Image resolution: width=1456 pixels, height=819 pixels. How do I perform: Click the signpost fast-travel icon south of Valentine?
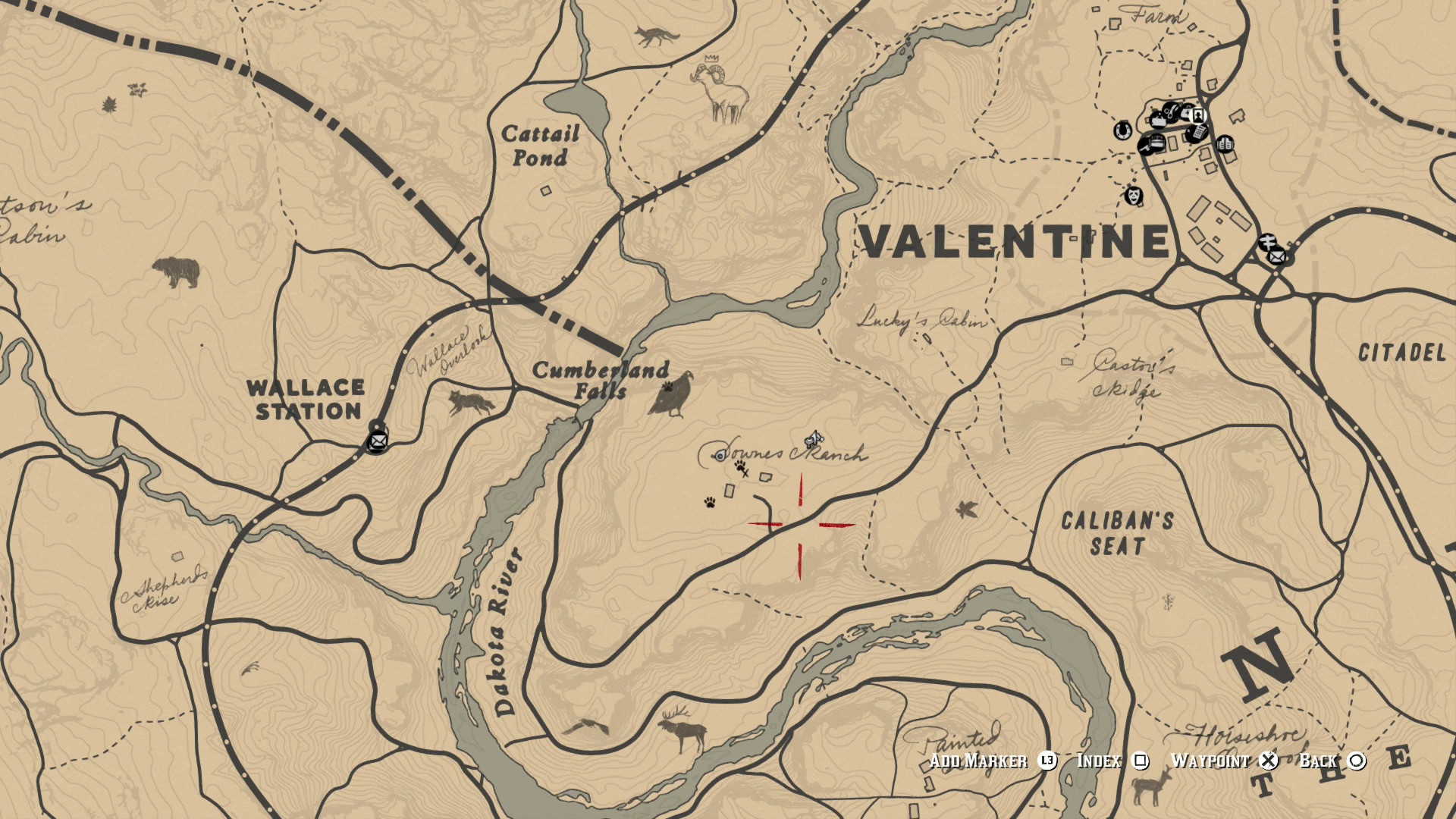[1269, 240]
